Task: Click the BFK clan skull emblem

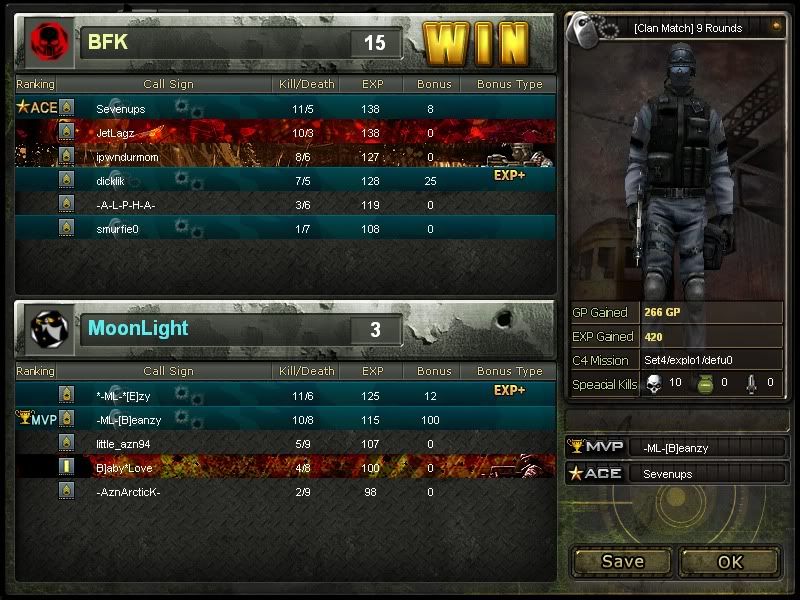Action: pyautogui.click(x=46, y=42)
